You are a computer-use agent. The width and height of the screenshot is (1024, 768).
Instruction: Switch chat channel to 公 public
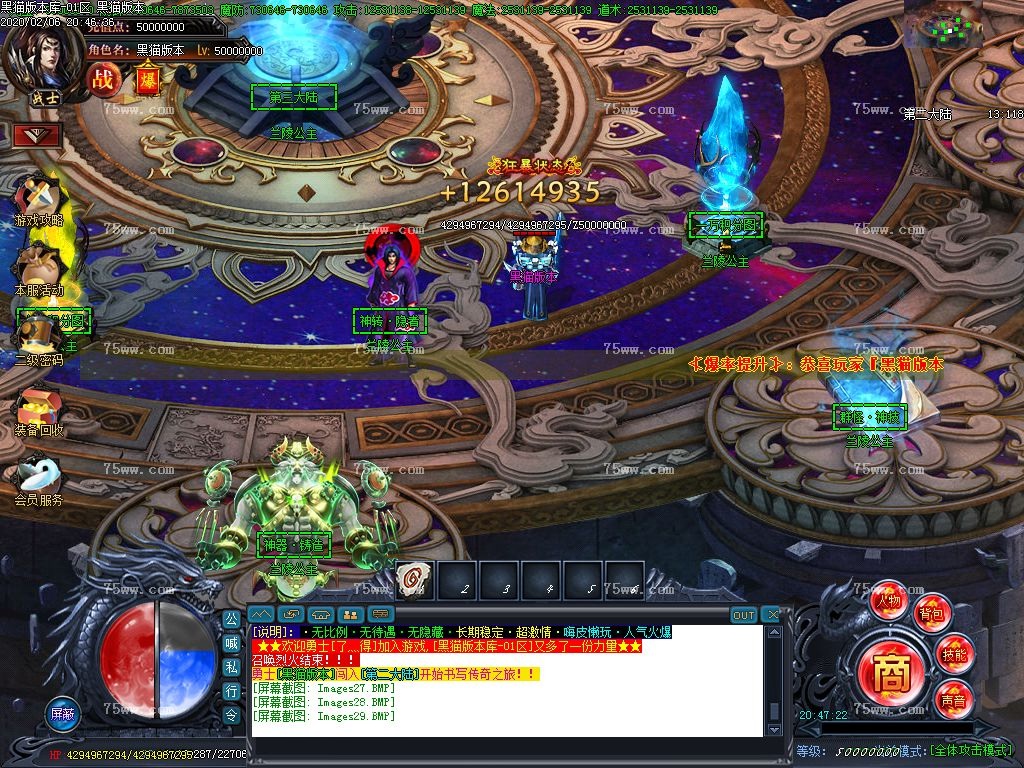(231, 620)
